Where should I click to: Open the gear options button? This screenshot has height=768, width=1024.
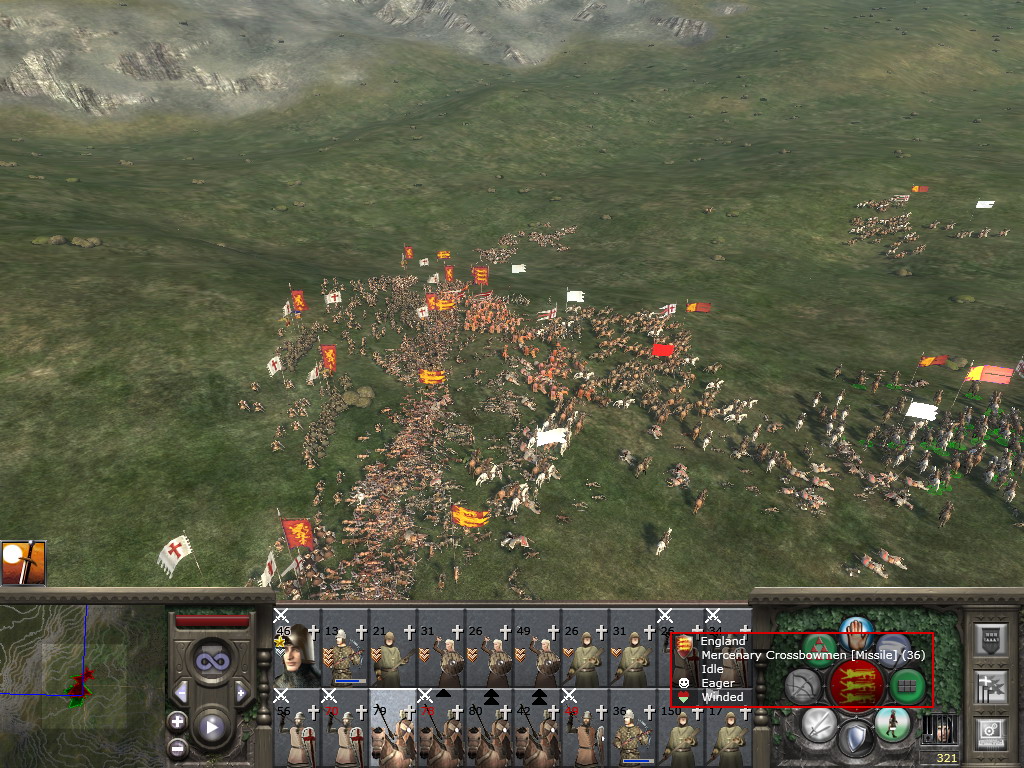989,733
